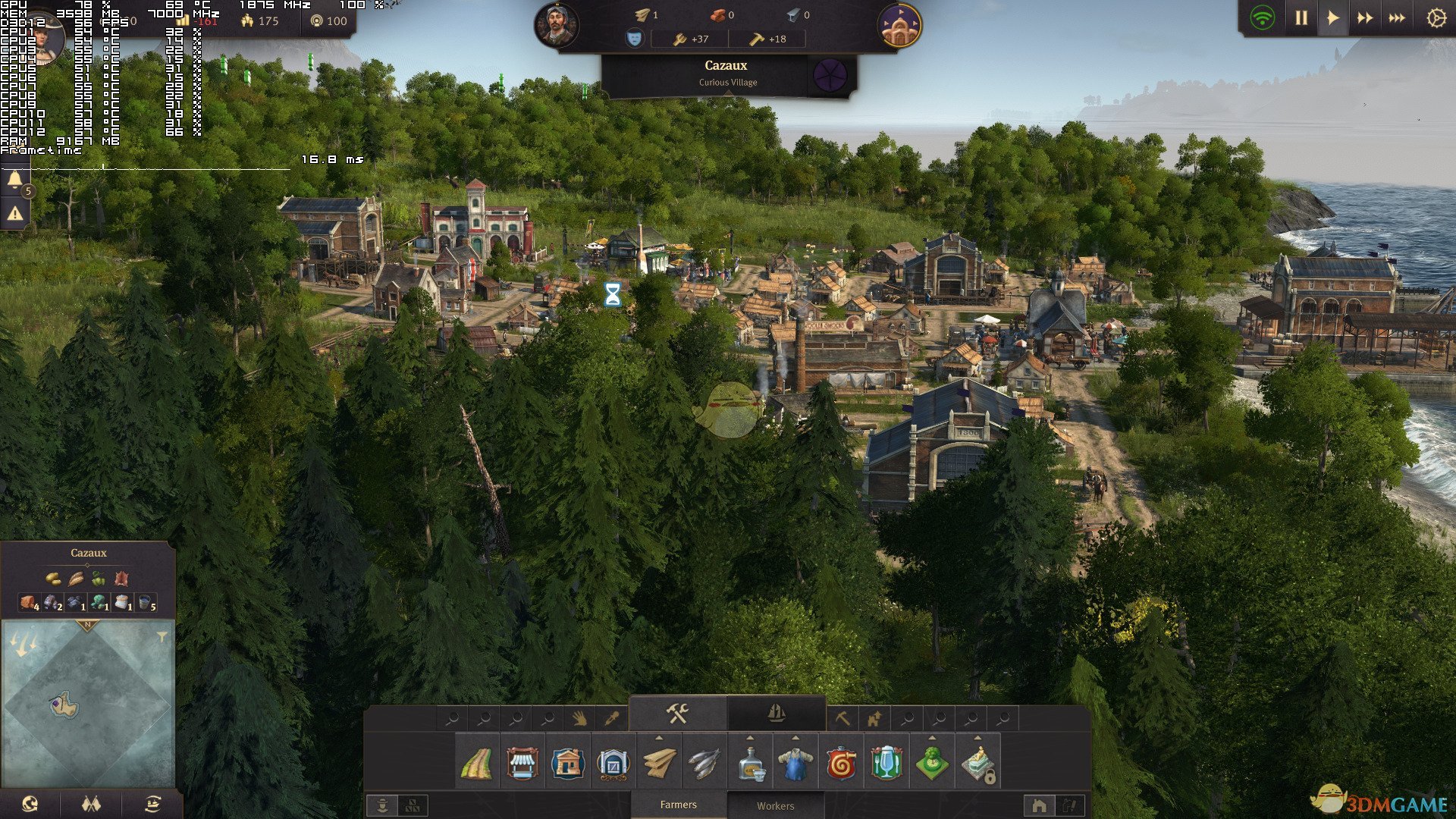
Task: Pause the game speed
Action: tap(1301, 18)
